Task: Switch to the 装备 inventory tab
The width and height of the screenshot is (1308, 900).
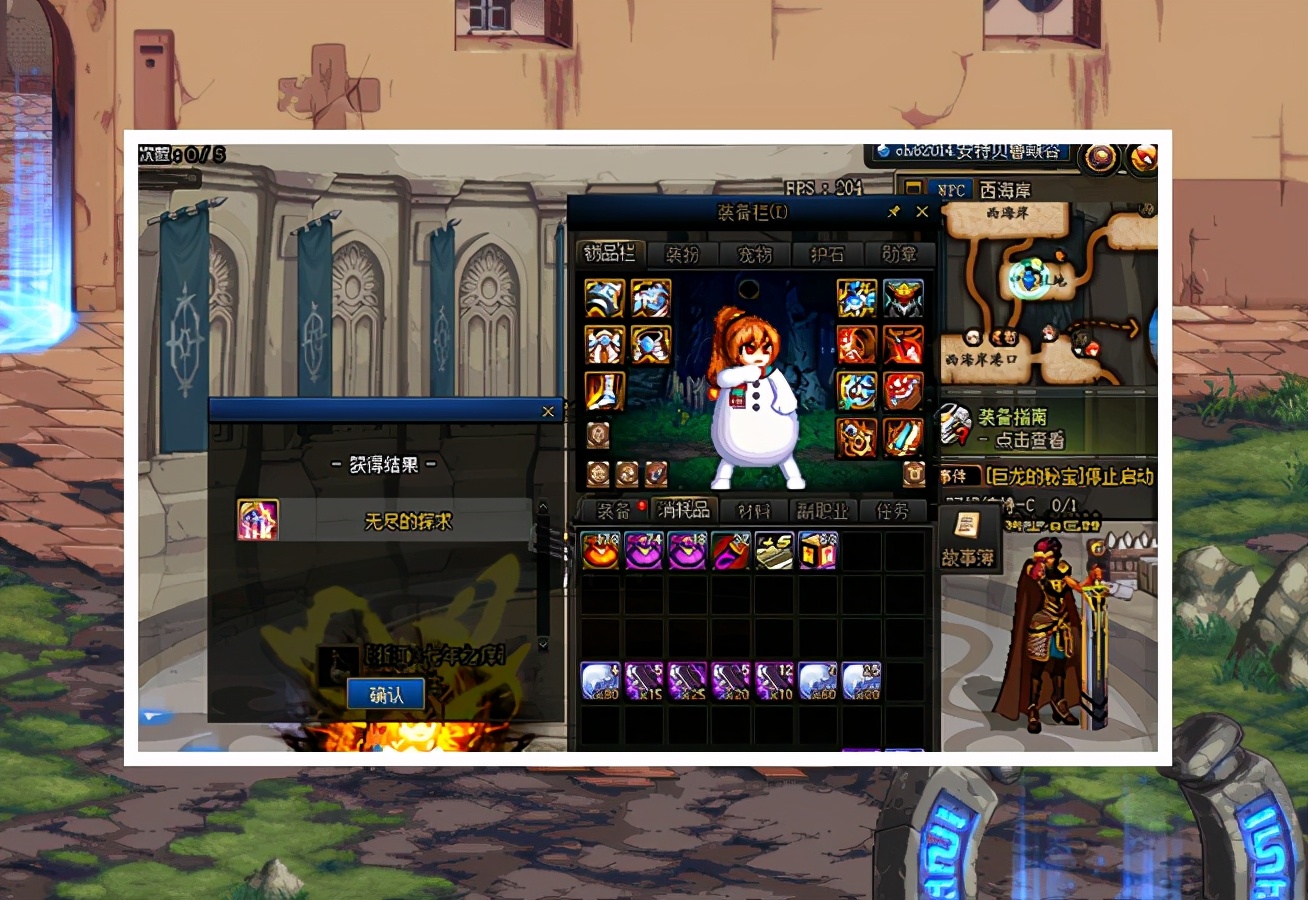Action: pyautogui.click(x=613, y=510)
